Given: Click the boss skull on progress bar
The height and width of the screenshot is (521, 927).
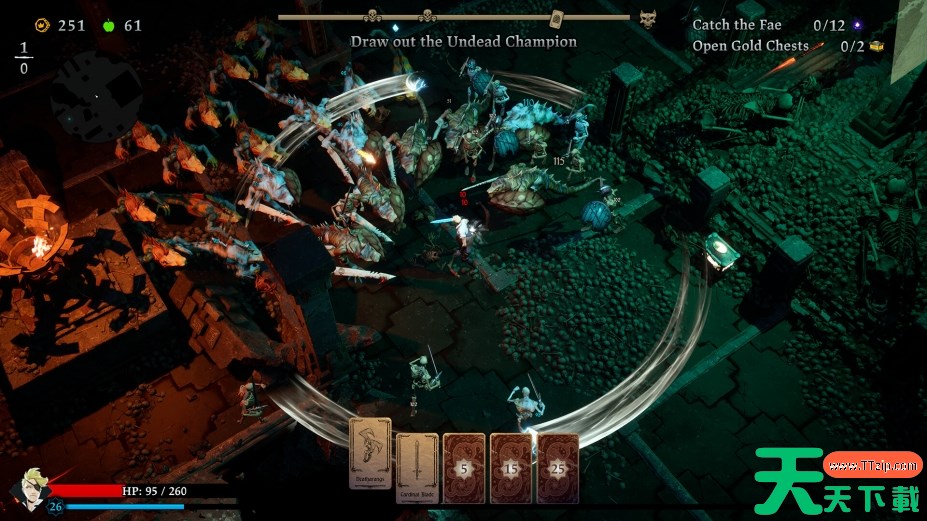Looking at the screenshot, I should pos(648,18).
